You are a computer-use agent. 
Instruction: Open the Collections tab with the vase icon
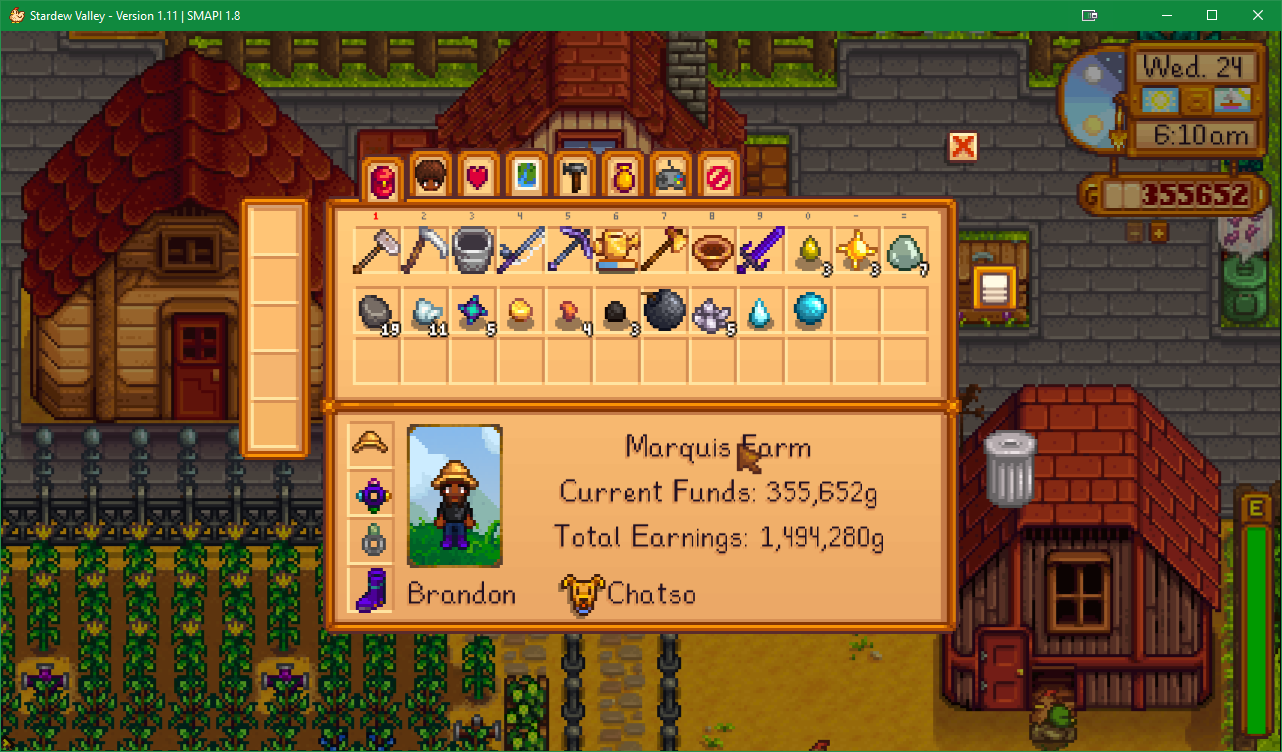tap(622, 178)
